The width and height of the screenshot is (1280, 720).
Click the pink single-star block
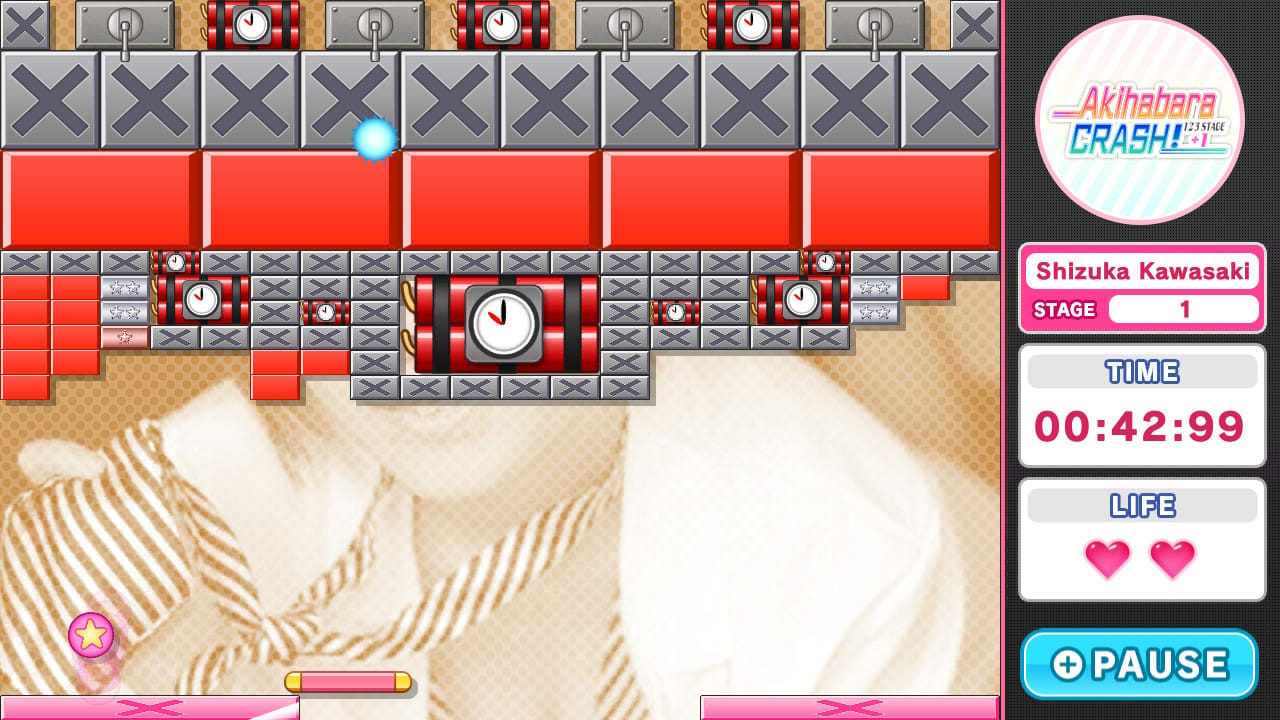click(126, 338)
